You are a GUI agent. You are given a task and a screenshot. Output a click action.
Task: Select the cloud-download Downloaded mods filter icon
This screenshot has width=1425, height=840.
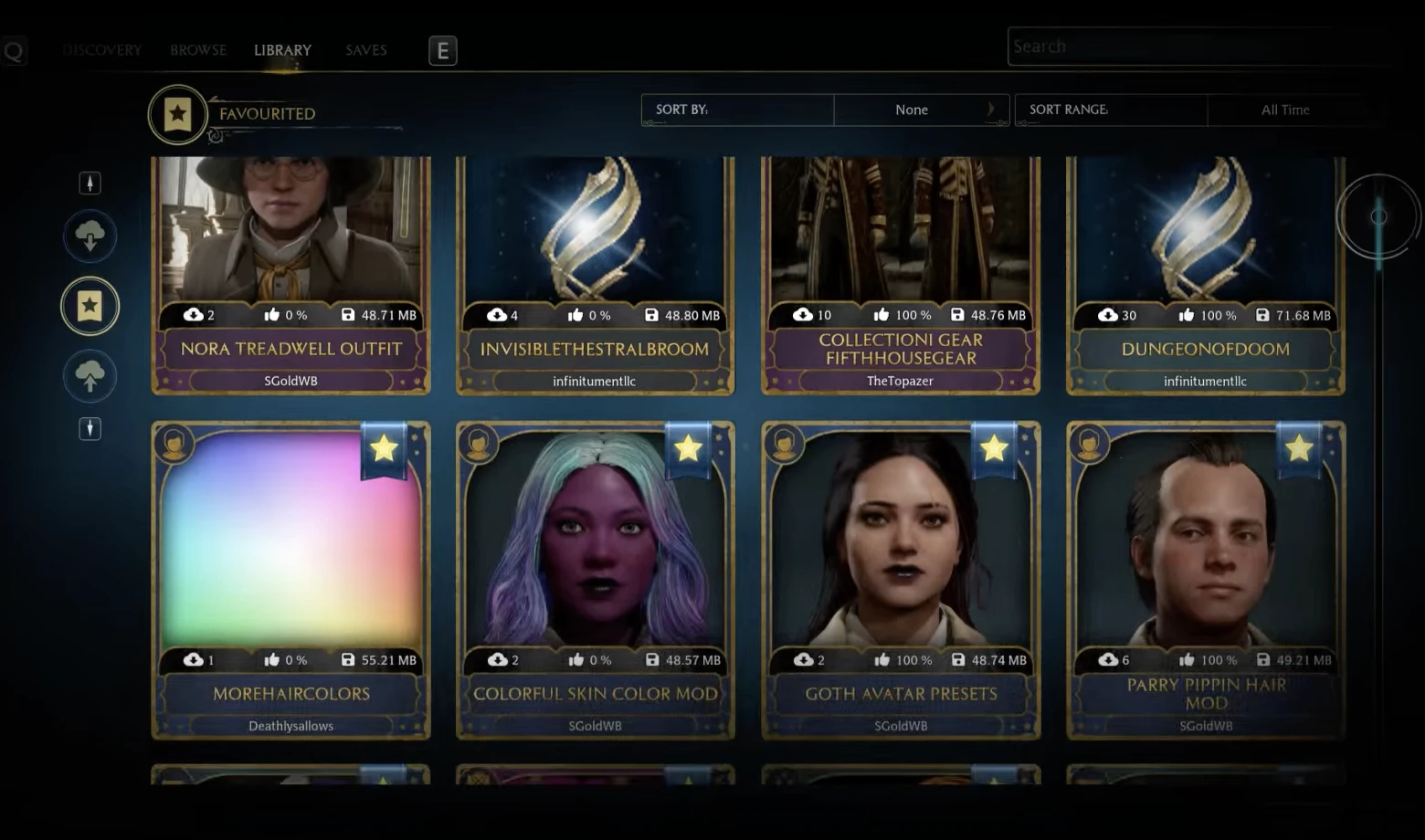pos(90,236)
